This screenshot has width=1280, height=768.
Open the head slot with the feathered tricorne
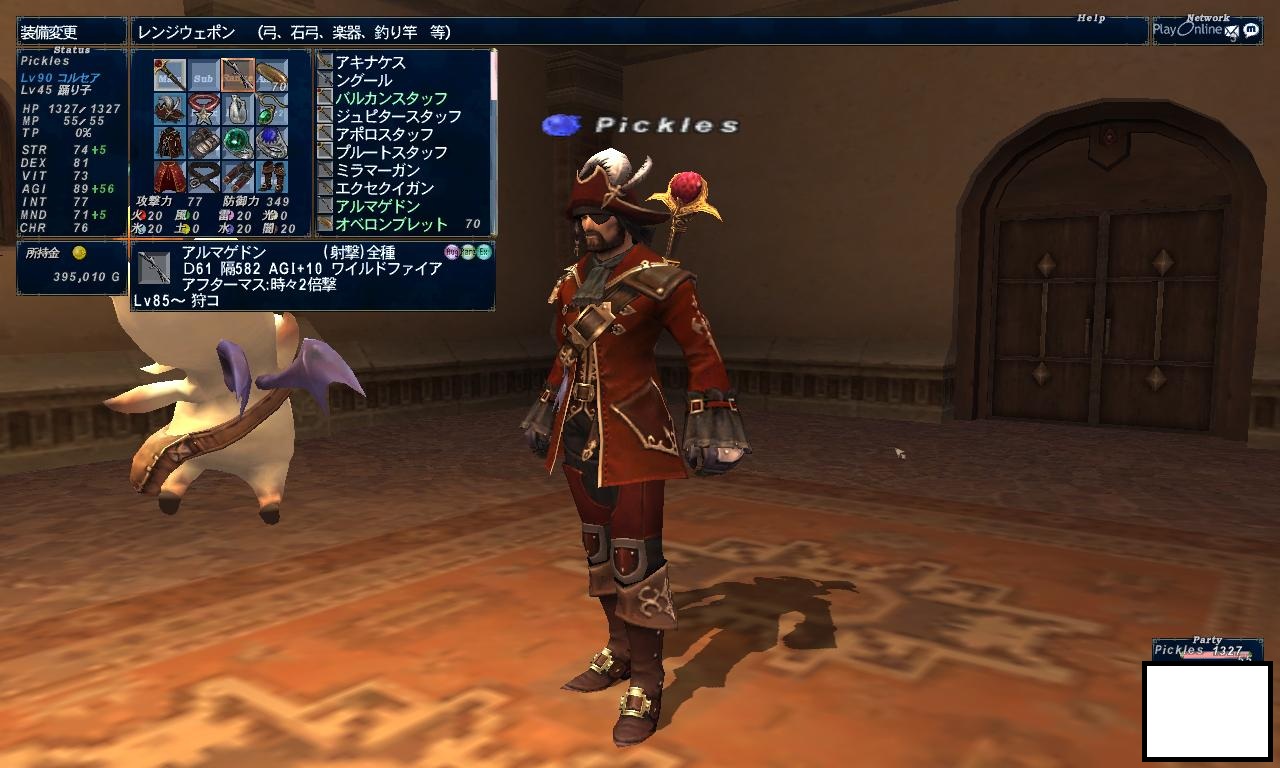pos(170,108)
